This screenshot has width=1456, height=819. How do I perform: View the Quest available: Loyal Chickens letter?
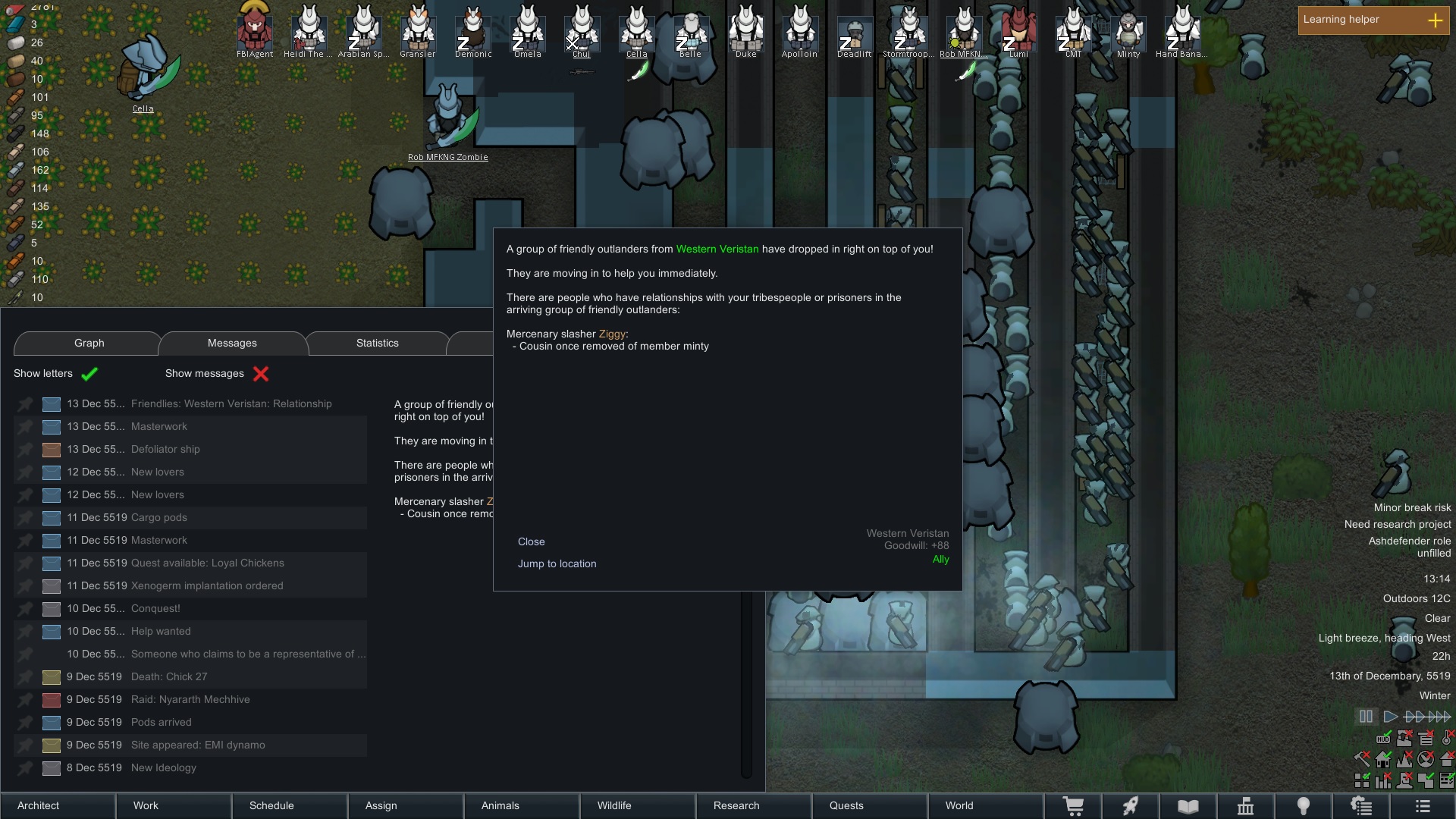(x=207, y=563)
